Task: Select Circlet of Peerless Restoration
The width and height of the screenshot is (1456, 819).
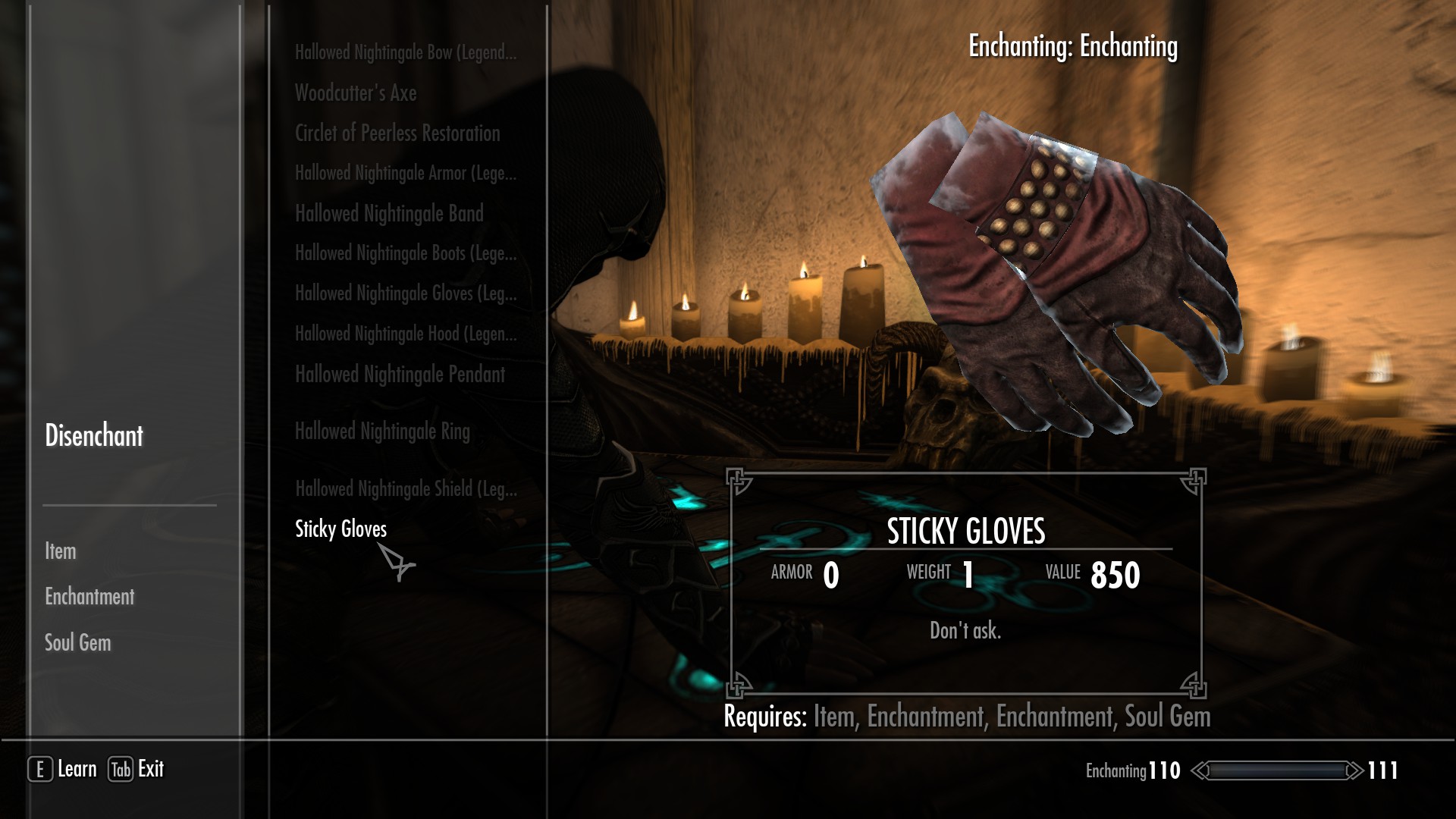Action: coord(397,133)
